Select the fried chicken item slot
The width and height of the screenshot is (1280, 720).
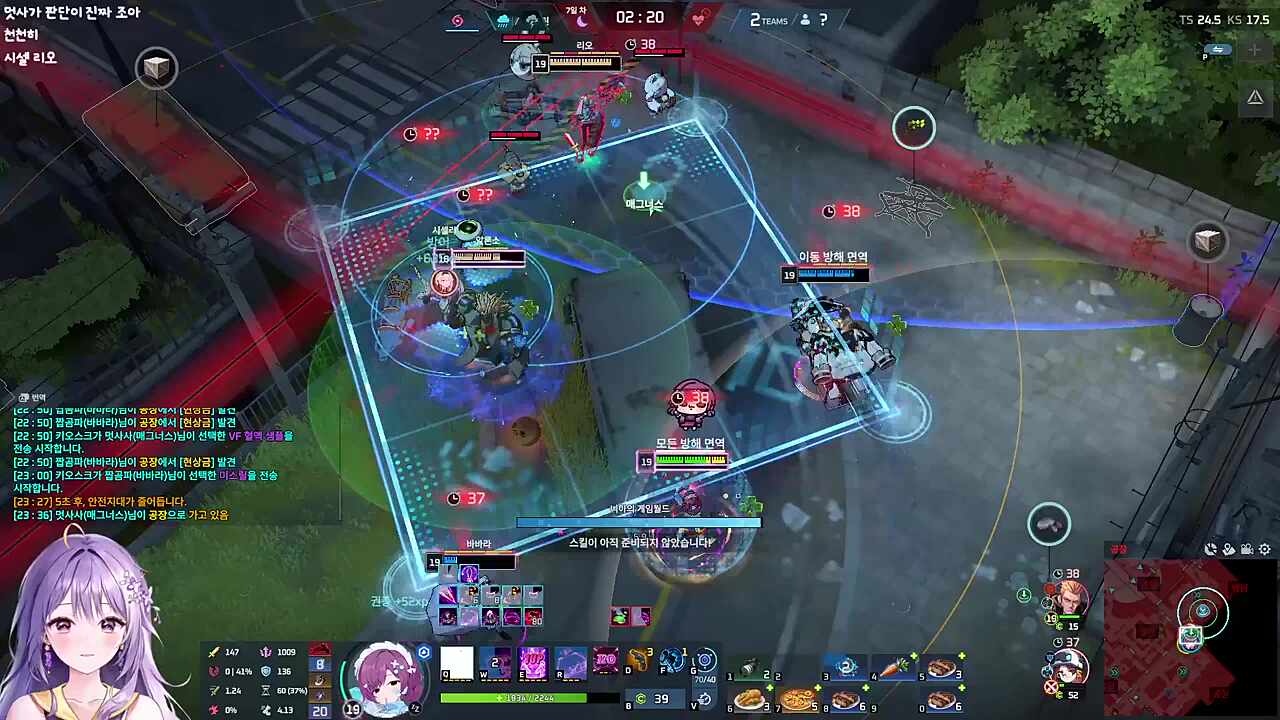click(749, 700)
